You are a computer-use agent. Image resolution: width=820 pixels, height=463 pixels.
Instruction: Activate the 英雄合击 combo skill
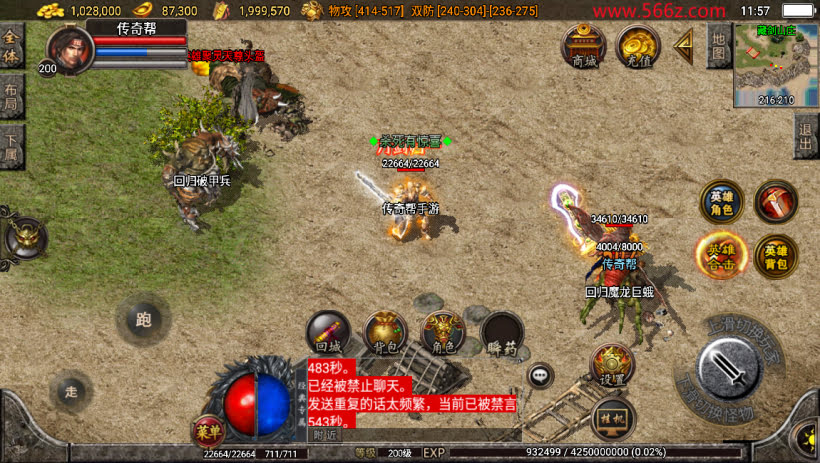(721, 254)
